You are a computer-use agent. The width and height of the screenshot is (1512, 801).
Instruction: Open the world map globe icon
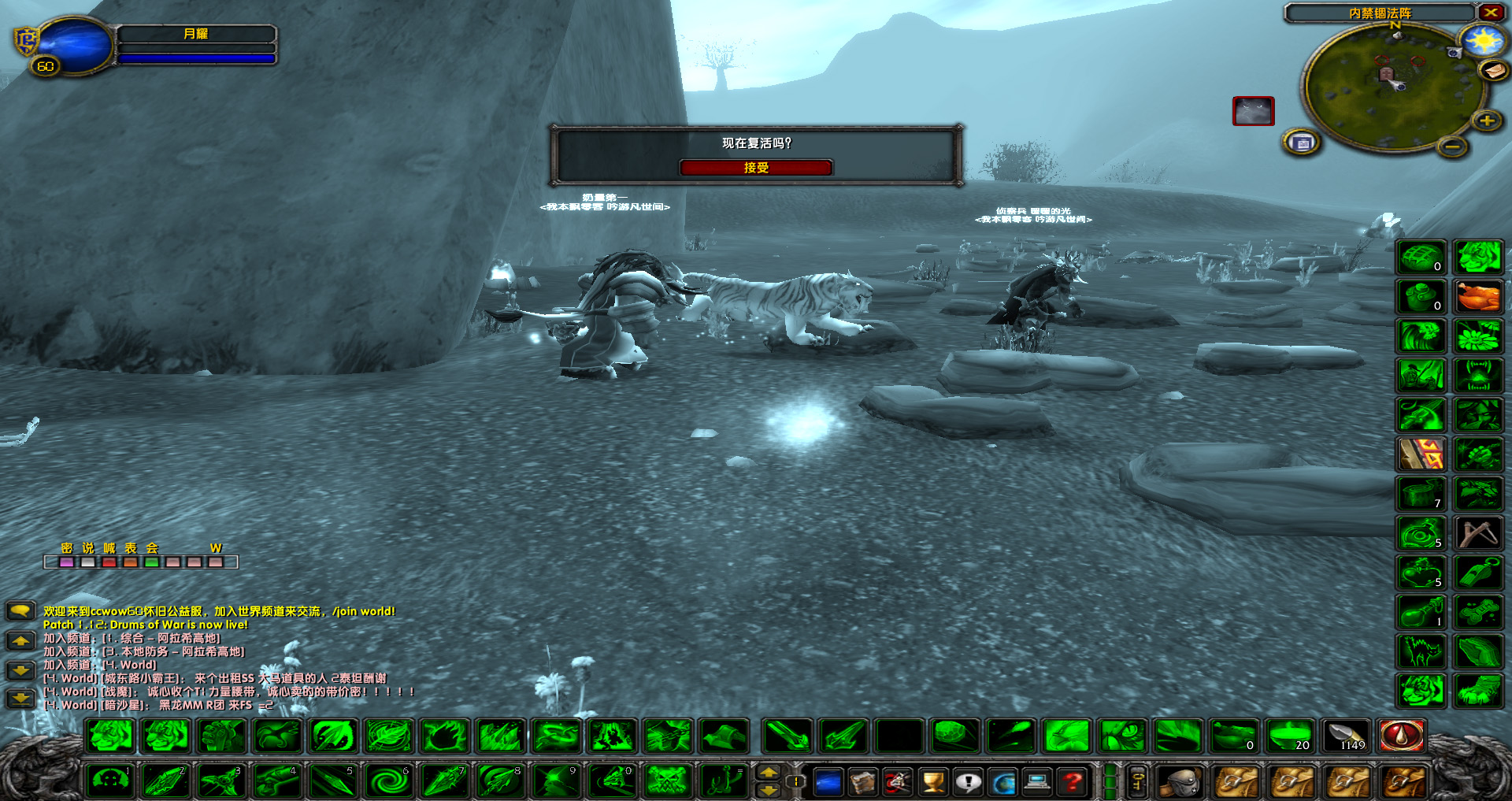1004,783
